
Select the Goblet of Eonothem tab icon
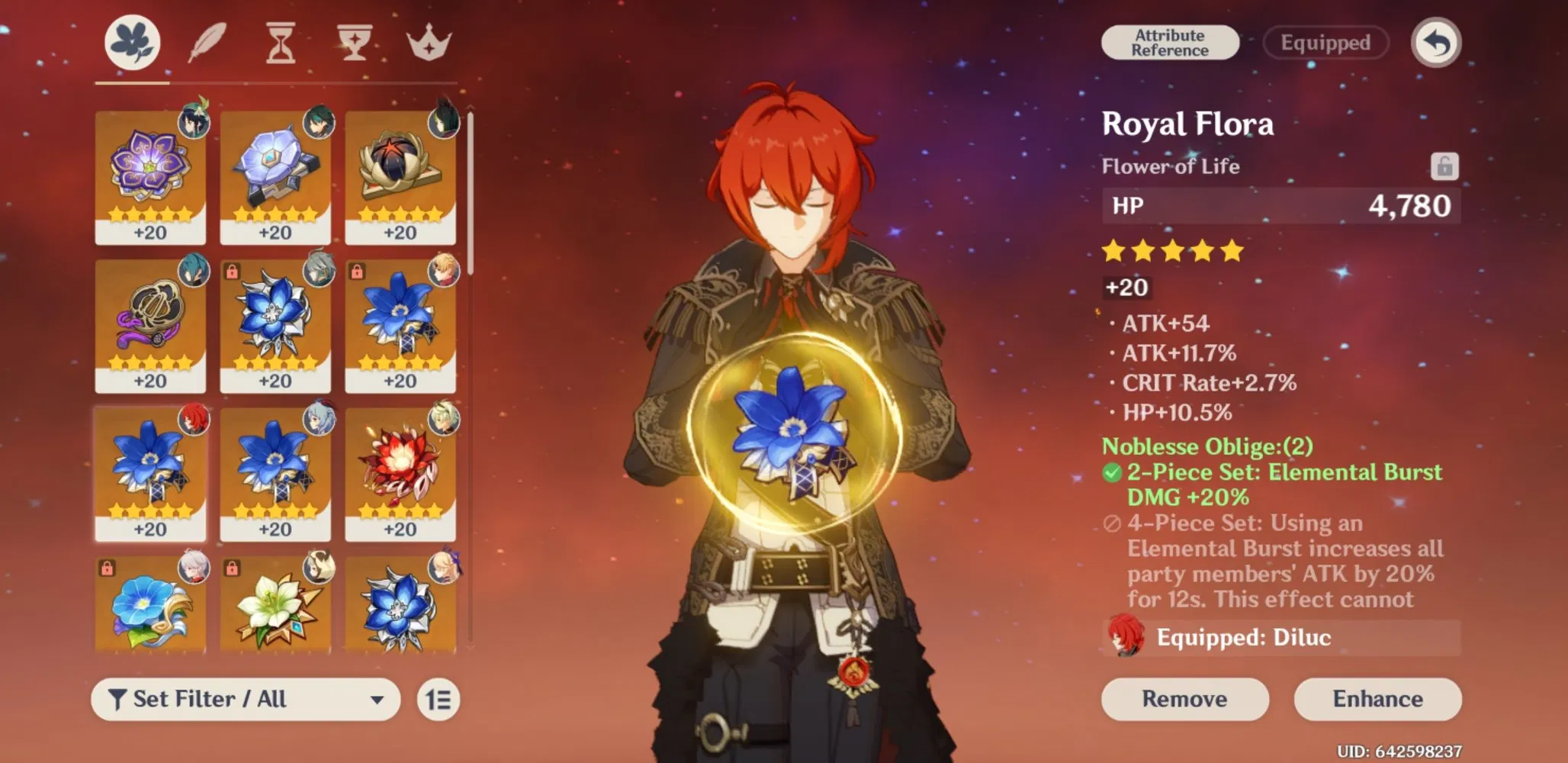[355, 43]
